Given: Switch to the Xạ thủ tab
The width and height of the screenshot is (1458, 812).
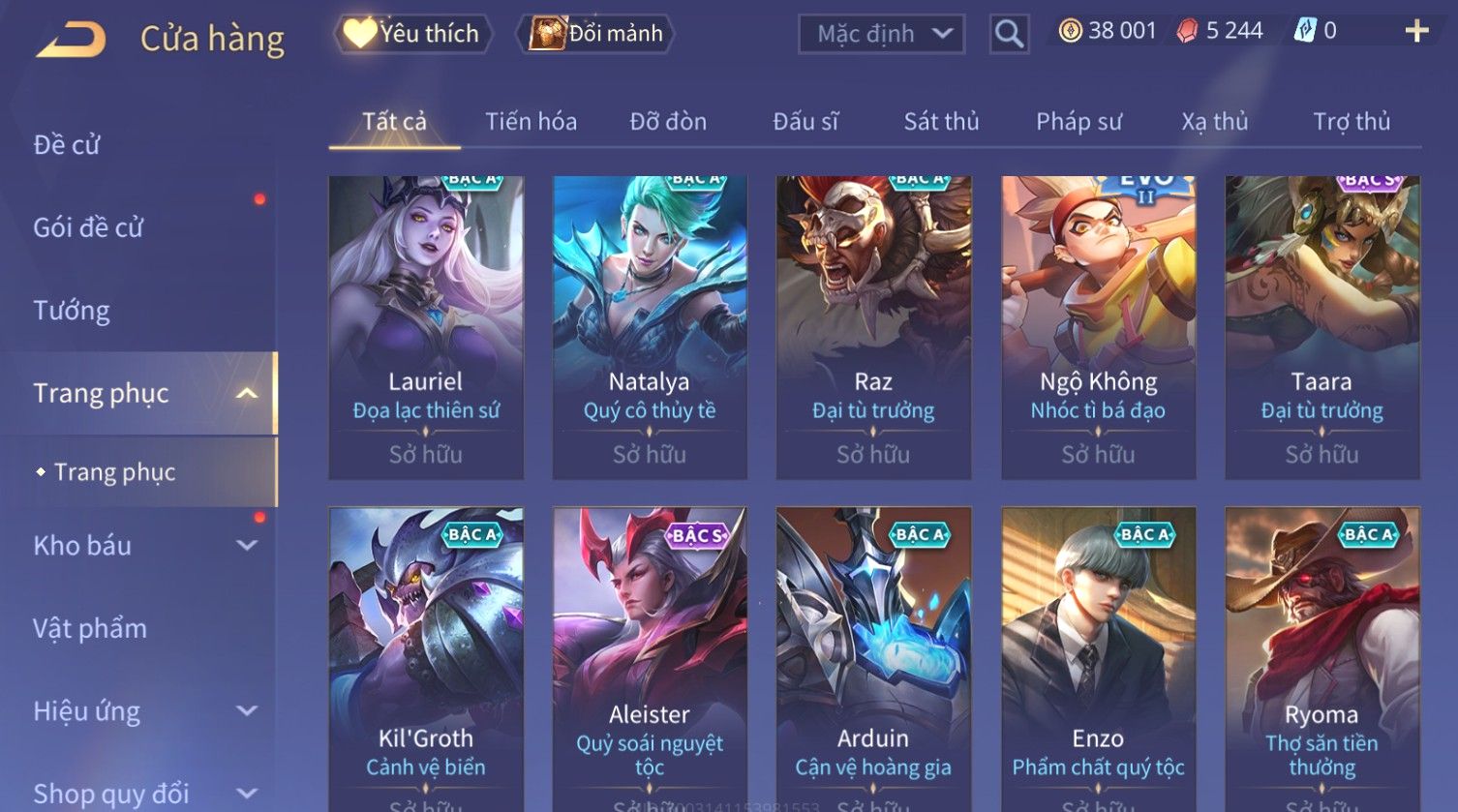Looking at the screenshot, I should pos(1214,122).
